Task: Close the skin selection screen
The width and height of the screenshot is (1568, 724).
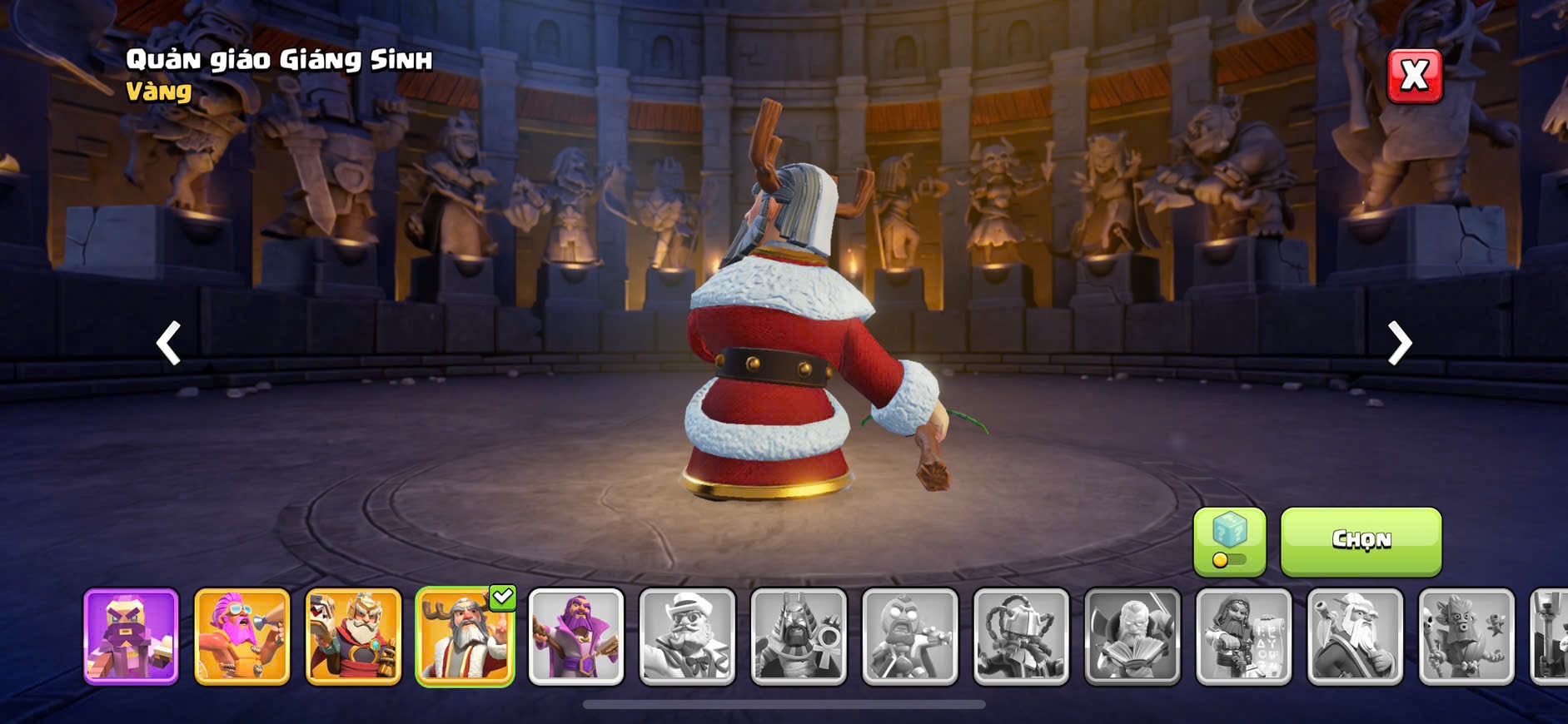Action: 1414,77
